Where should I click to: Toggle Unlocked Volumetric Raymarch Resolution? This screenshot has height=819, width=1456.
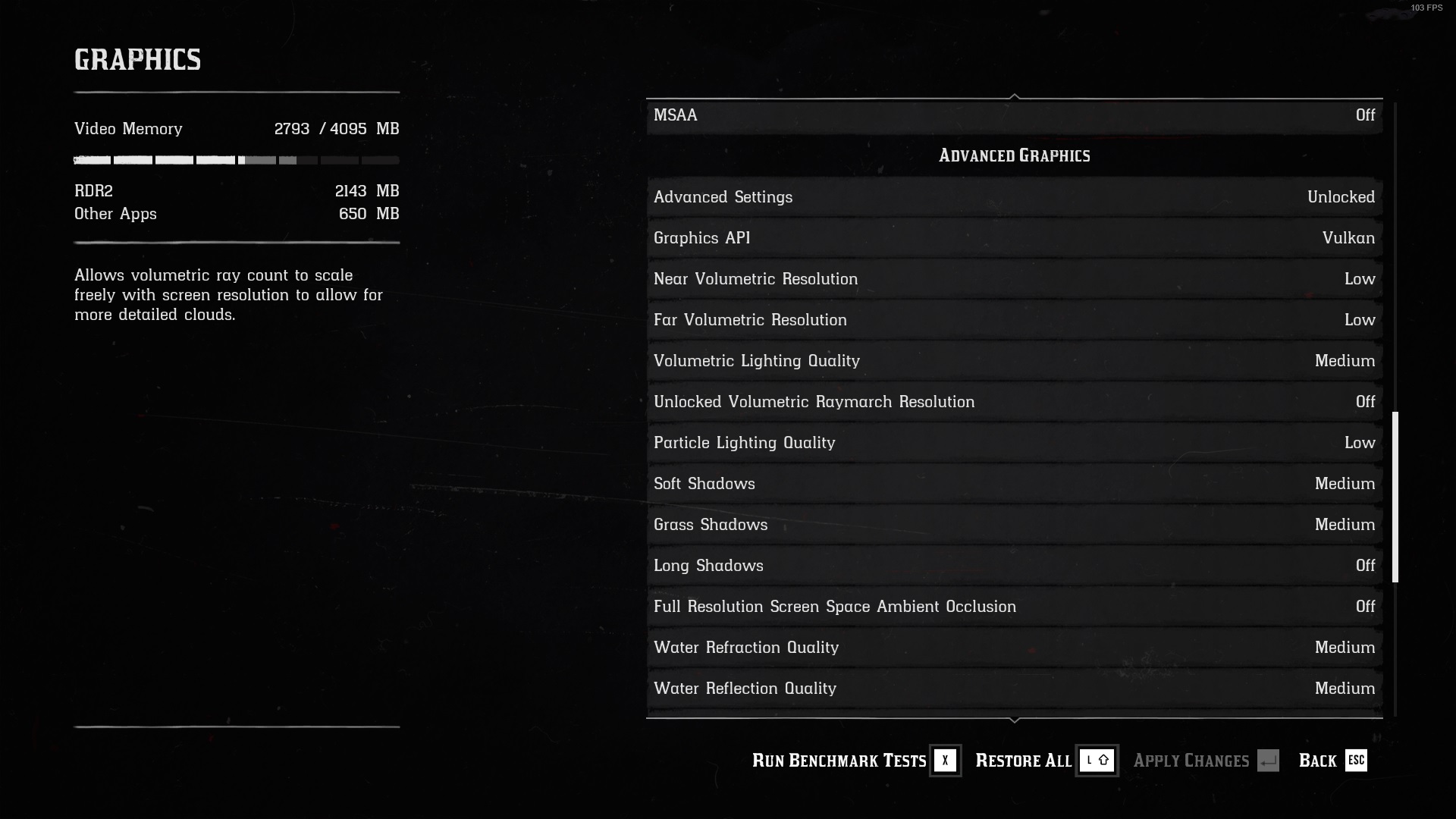(1014, 402)
